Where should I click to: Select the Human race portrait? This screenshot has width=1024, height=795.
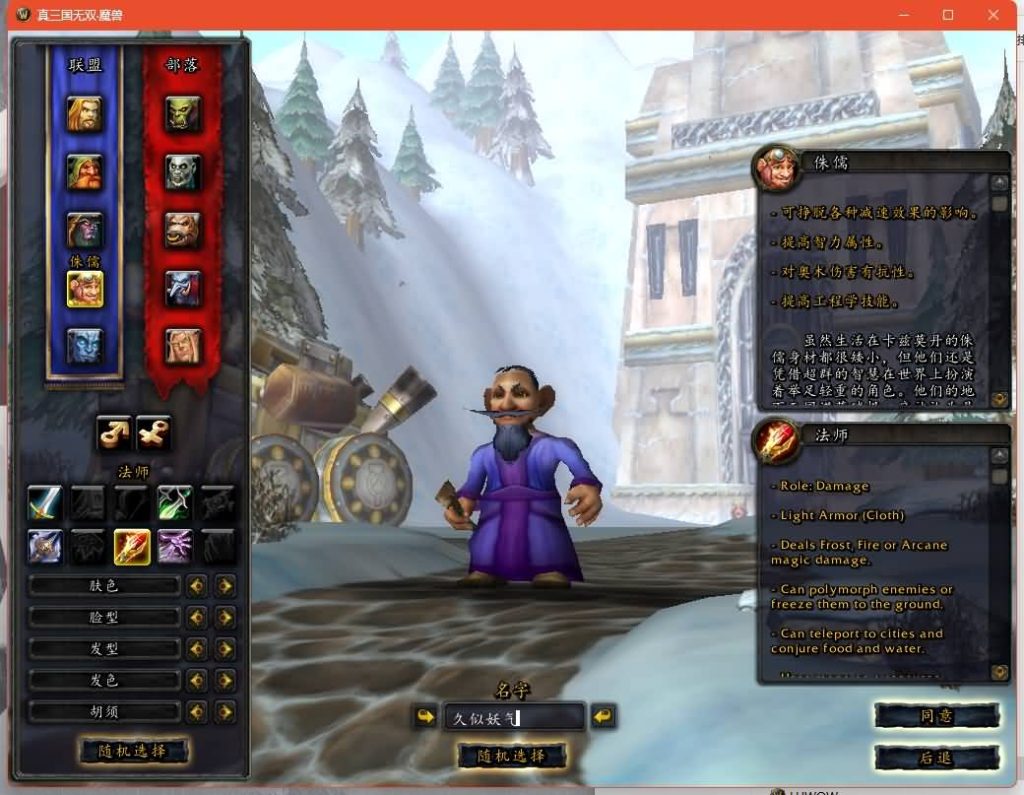(x=85, y=114)
